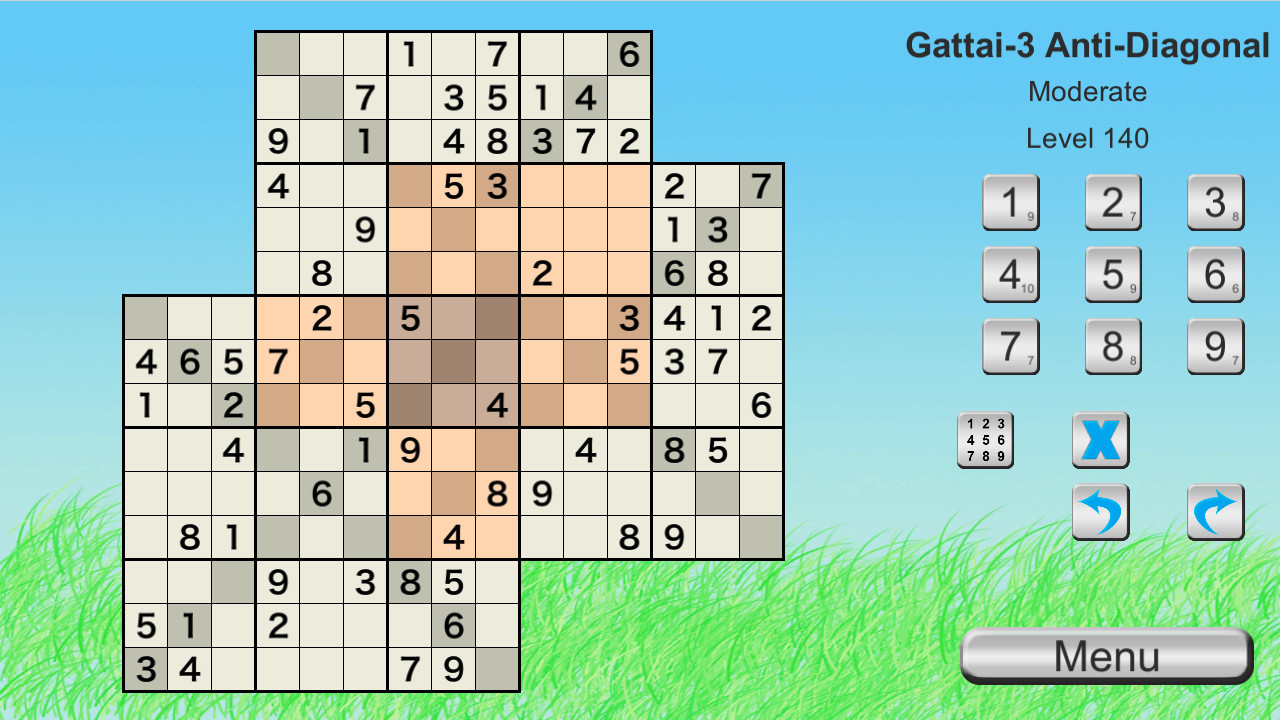Activate the pencil notes tool
The width and height of the screenshot is (1280, 720).
pos(985,440)
